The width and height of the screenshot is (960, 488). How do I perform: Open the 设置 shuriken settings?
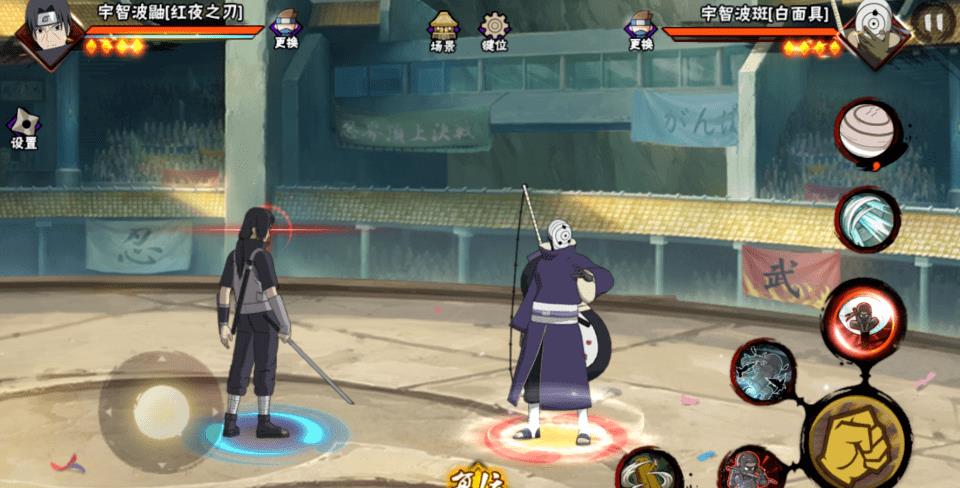pyautogui.click(x=24, y=129)
